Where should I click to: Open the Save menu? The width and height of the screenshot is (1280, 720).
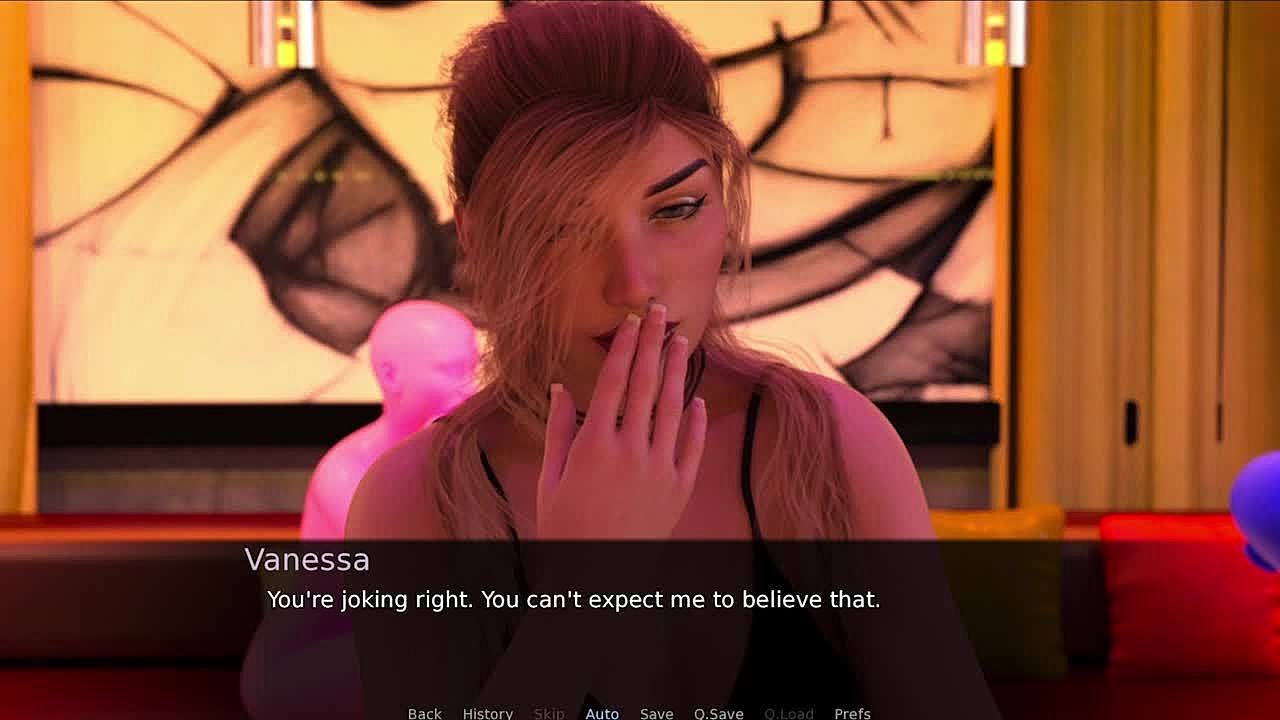click(x=656, y=713)
